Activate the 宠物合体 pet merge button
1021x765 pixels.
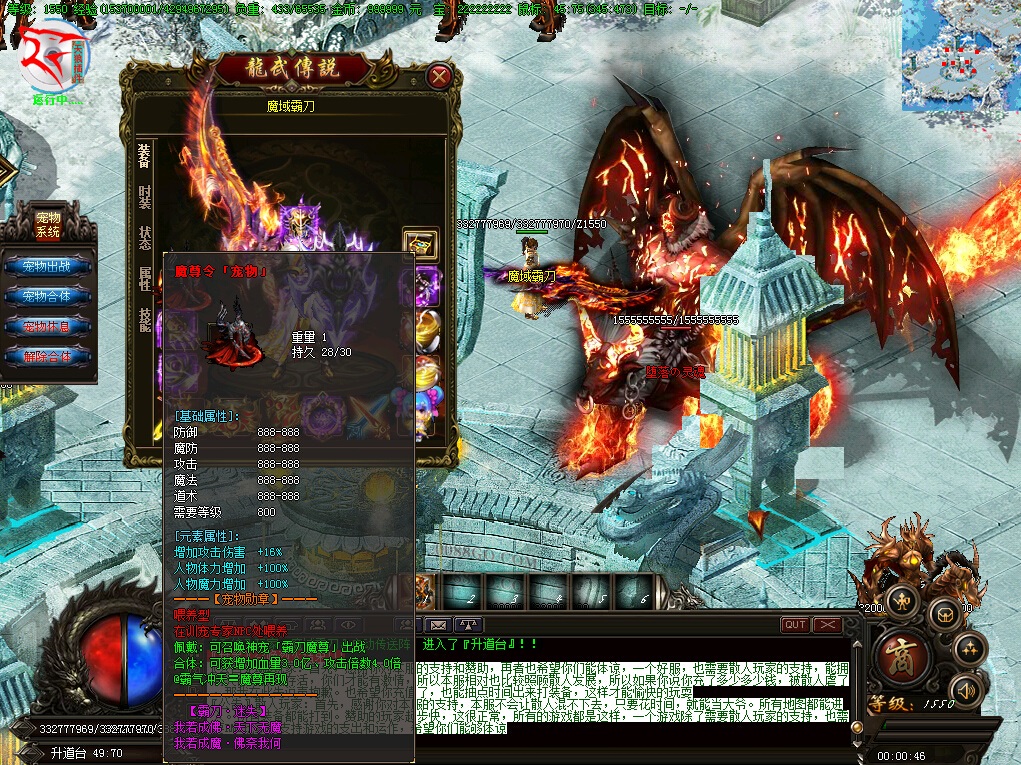[x=48, y=297]
